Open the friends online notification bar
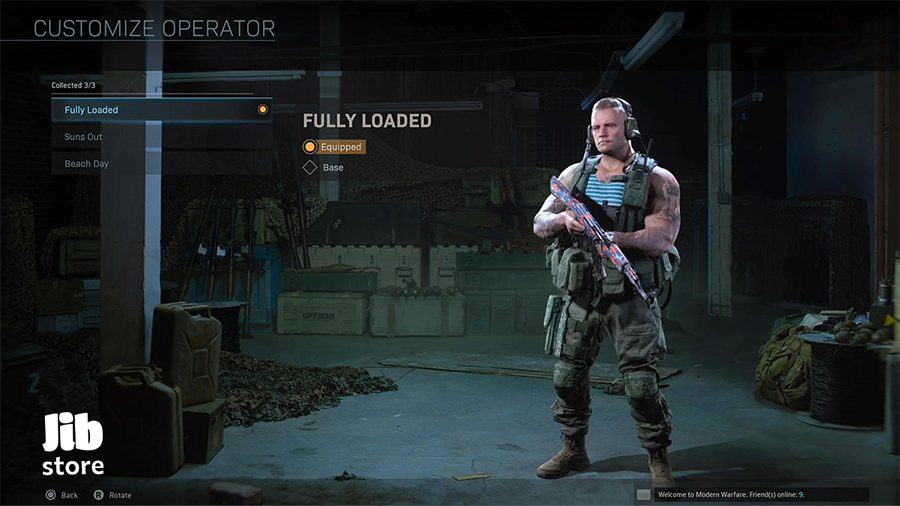This screenshot has height=506, width=900. coord(752,494)
